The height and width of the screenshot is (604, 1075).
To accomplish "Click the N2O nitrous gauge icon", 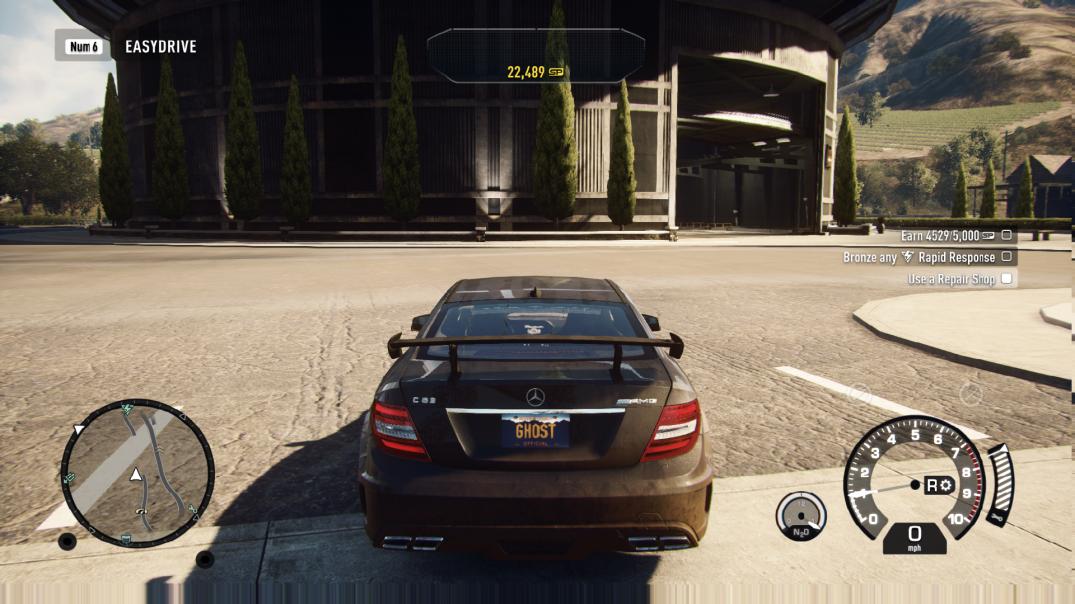I will point(801,516).
